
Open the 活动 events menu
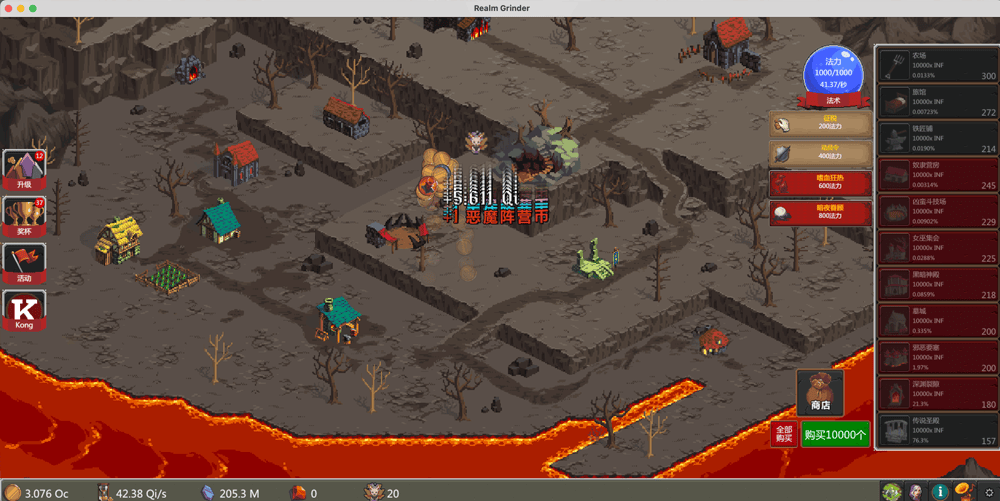(24, 264)
